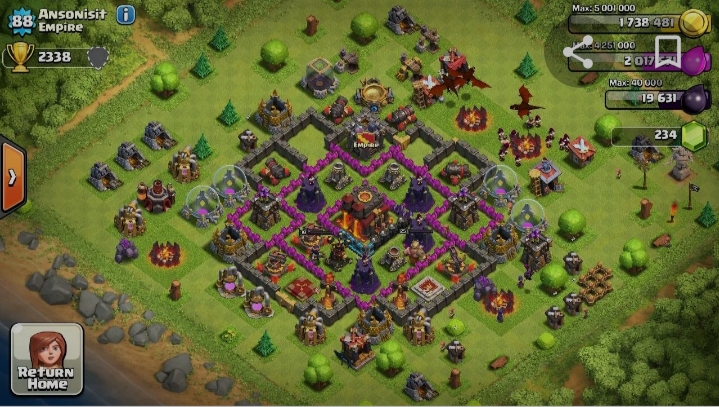The width and height of the screenshot is (719, 407).
Task: Select the level 88 experience badge
Action: 19,18
